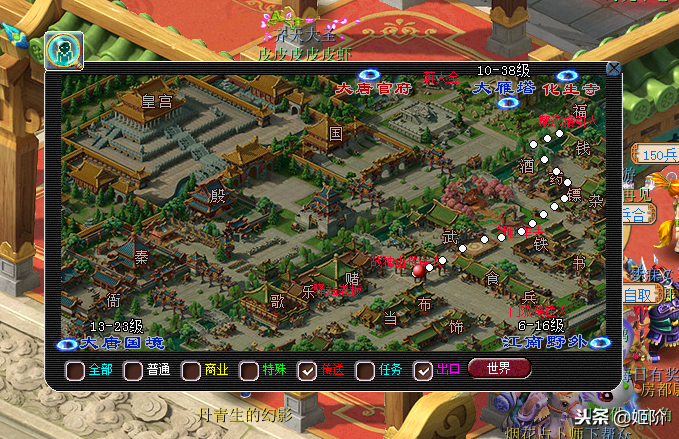679x439 pixels.
Task: Go to the 大雁塔 exit label
Action: coord(497,88)
